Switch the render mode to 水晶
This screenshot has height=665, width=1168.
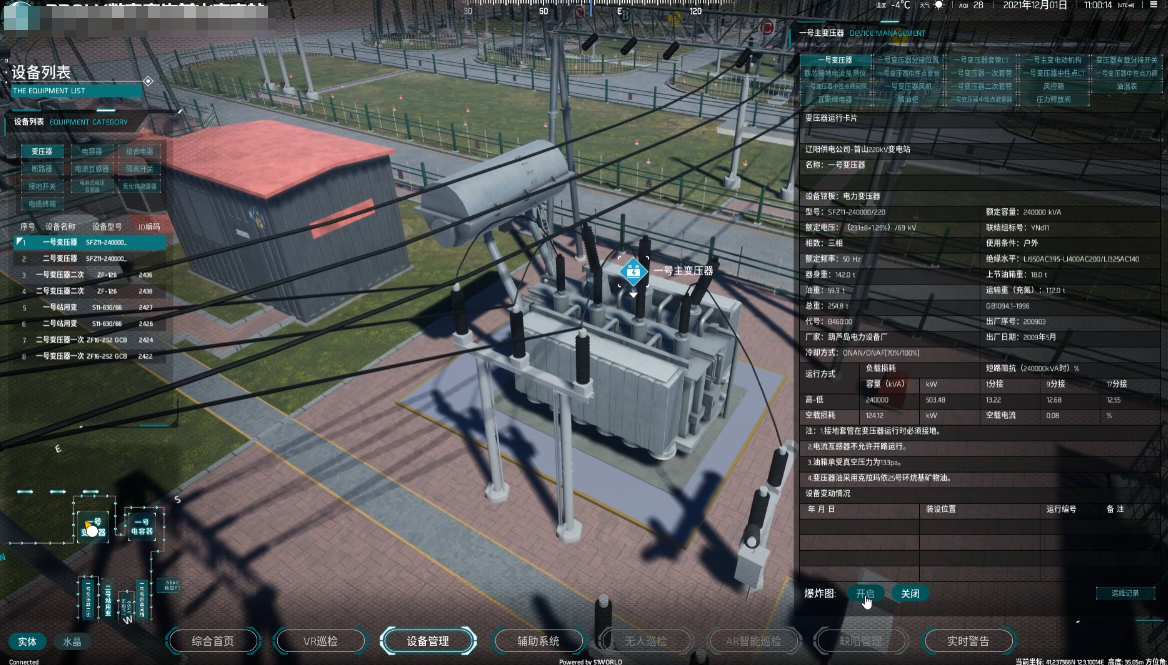[x=72, y=641]
